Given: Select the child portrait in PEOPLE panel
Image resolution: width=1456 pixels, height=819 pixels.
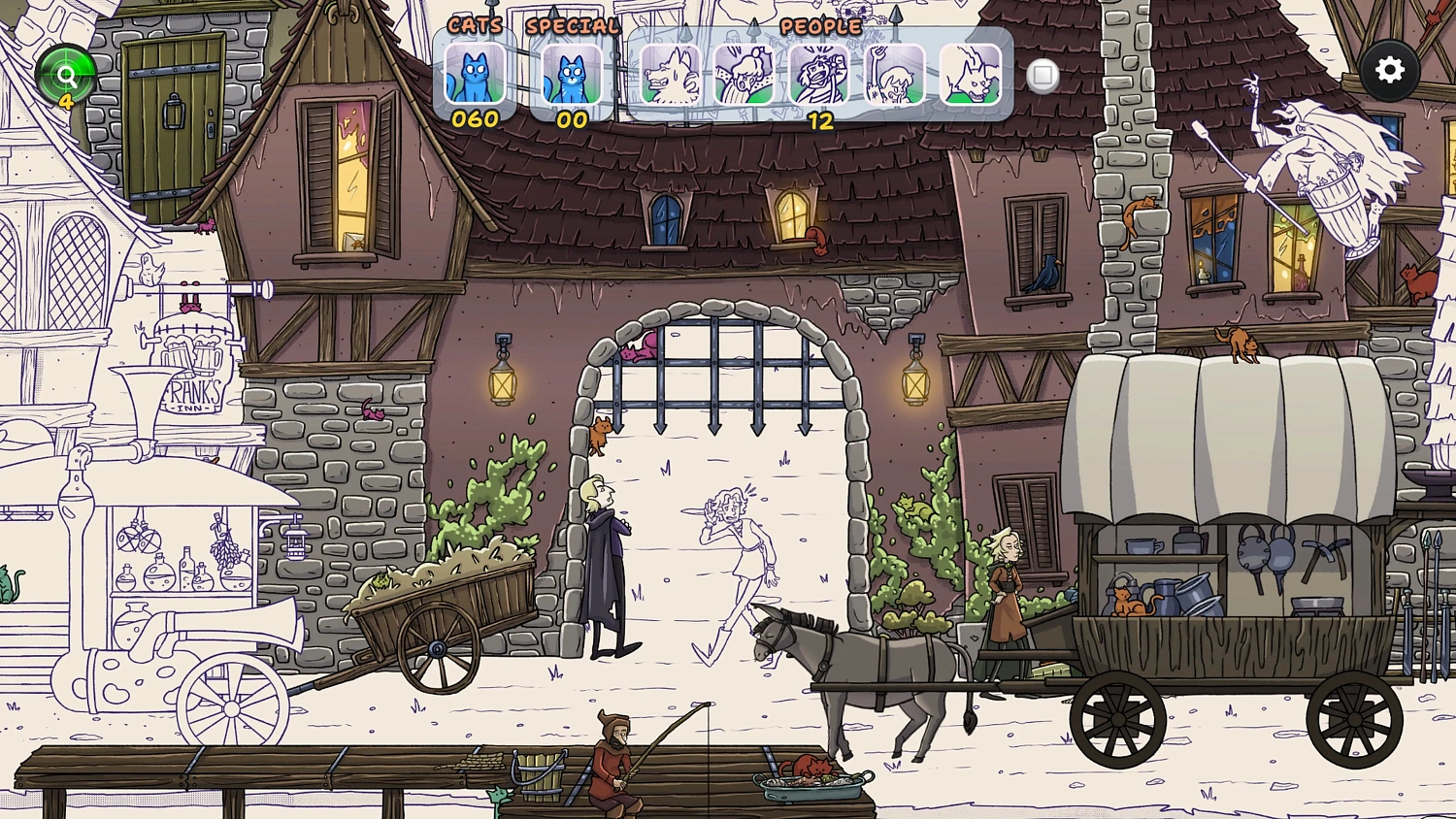Looking at the screenshot, I should pyautogui.click(x=894, y=74).
